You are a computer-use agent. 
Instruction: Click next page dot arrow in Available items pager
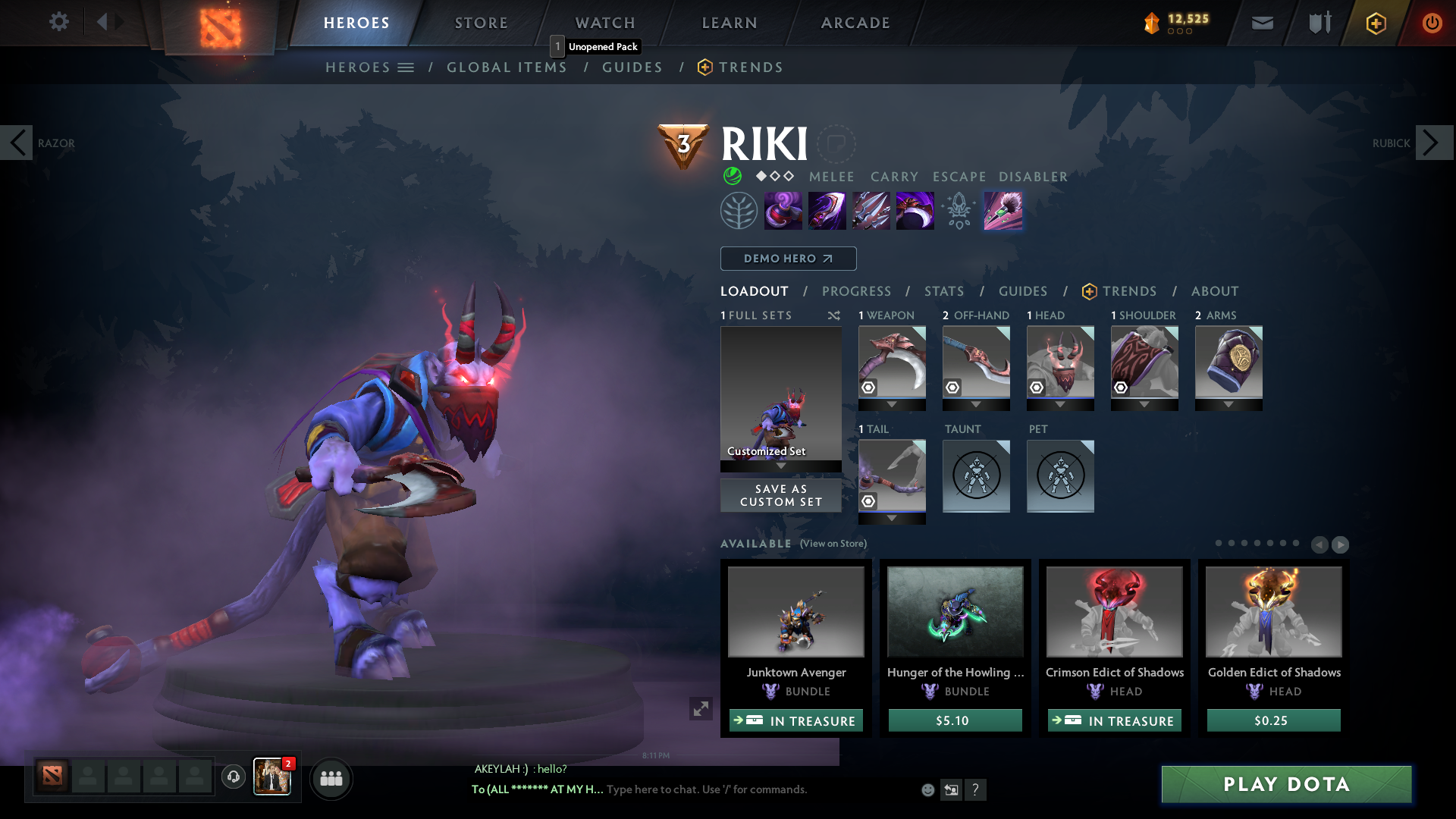(1339, 544)
